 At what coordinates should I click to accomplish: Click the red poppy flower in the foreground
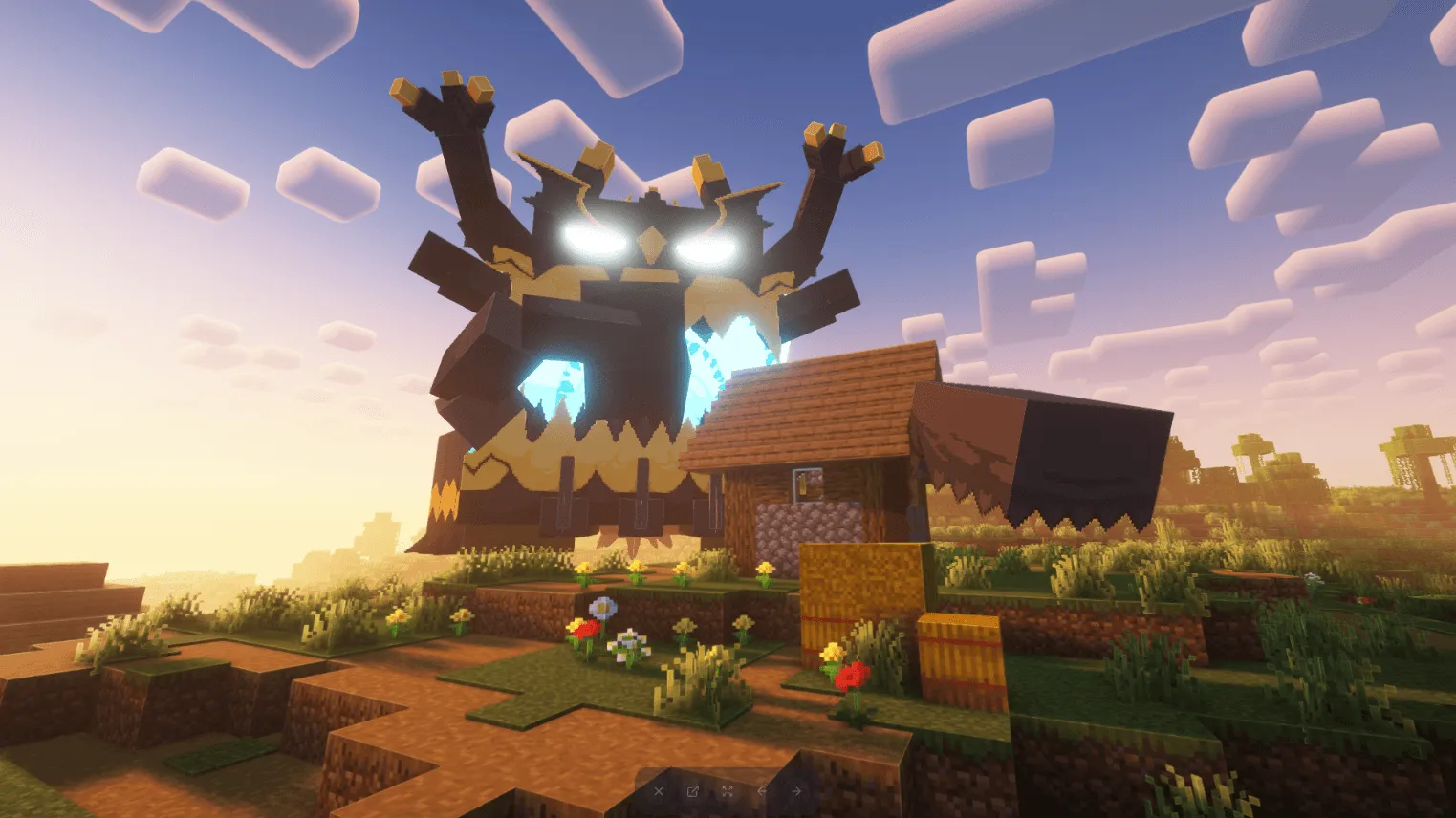[584, 631]
